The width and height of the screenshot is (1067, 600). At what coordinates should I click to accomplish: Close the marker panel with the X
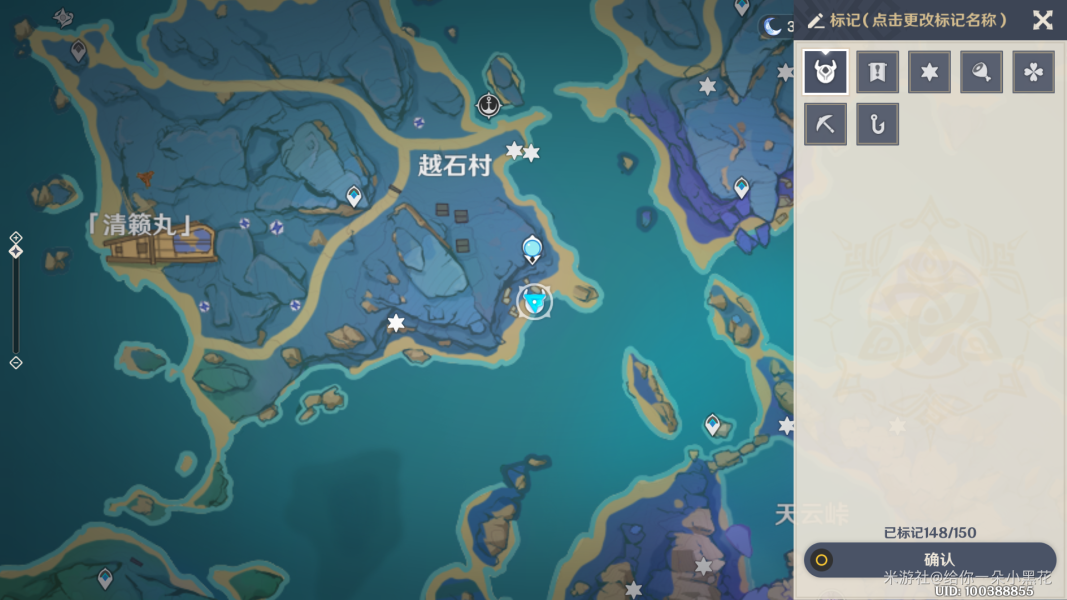point(1043,20)
